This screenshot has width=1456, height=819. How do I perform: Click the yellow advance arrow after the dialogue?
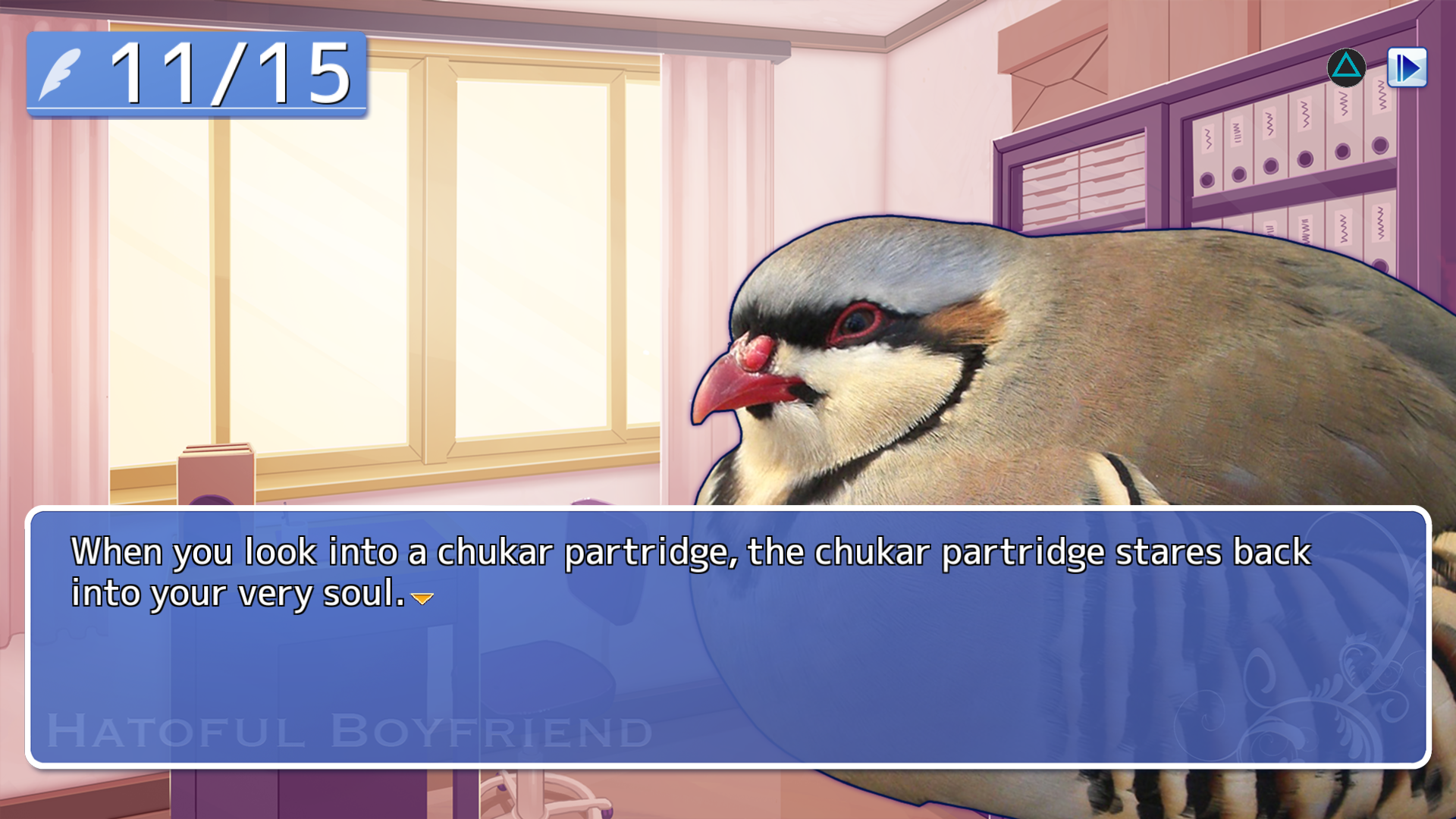[x=422, y=600]
